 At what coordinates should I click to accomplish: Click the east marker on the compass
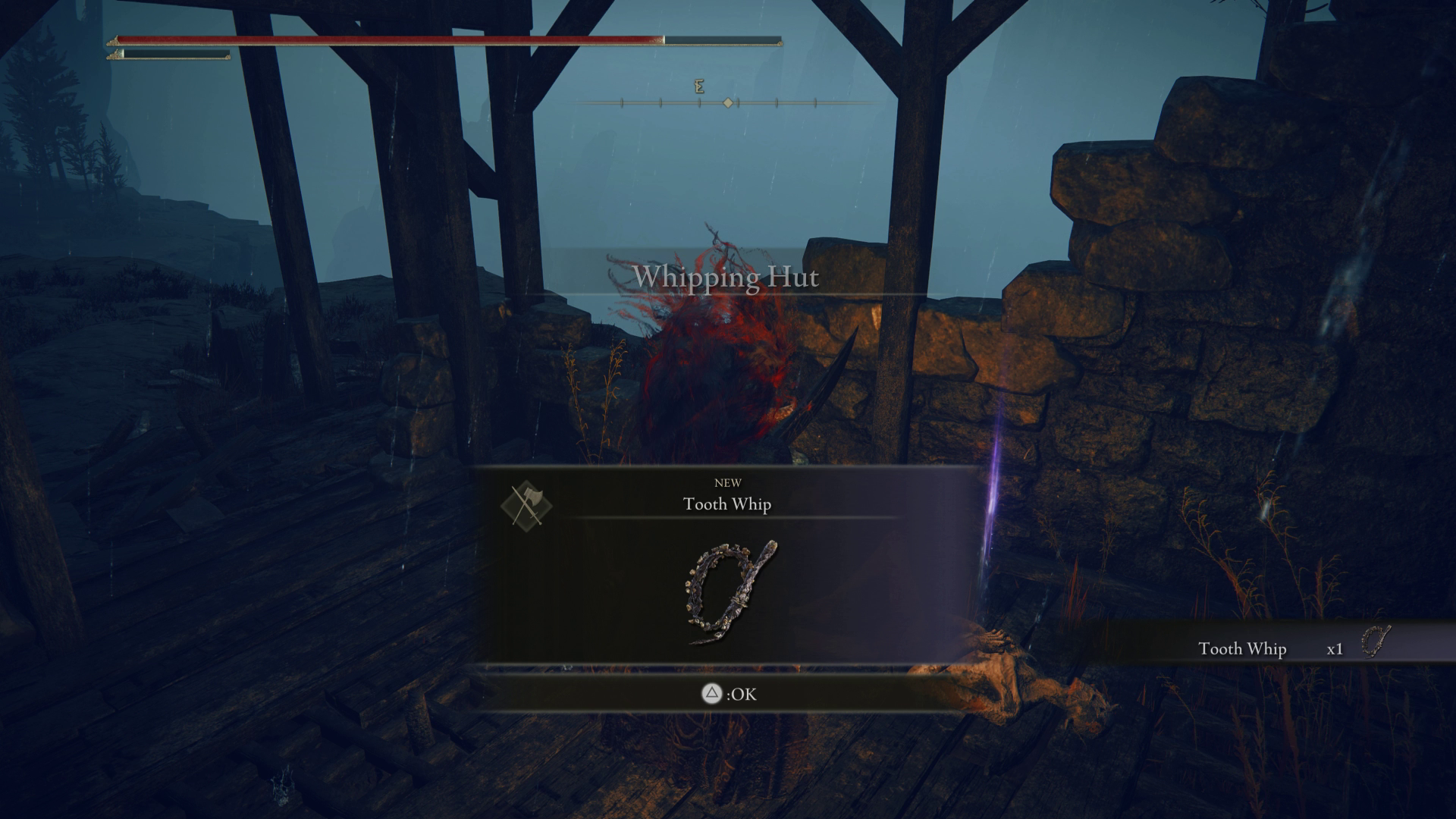699,86
